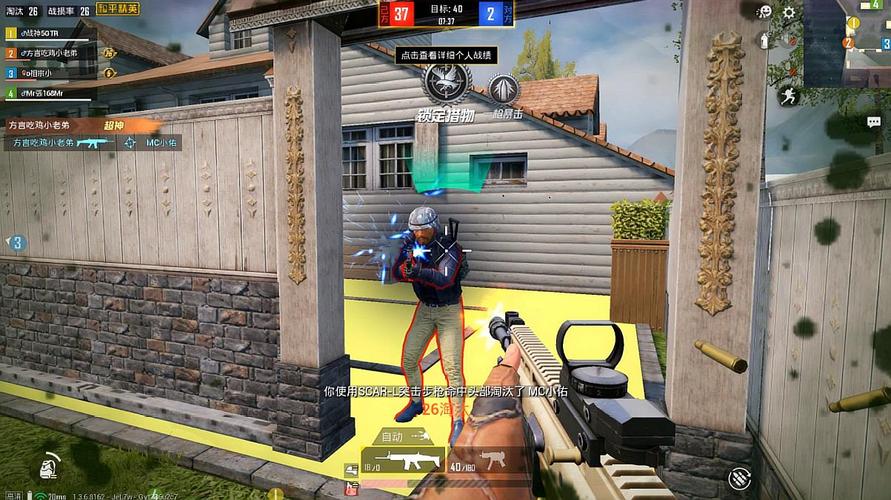
Task: Select teammate 战神50TR in squad list
Action: pyautogui.click(x=40, y=33)
